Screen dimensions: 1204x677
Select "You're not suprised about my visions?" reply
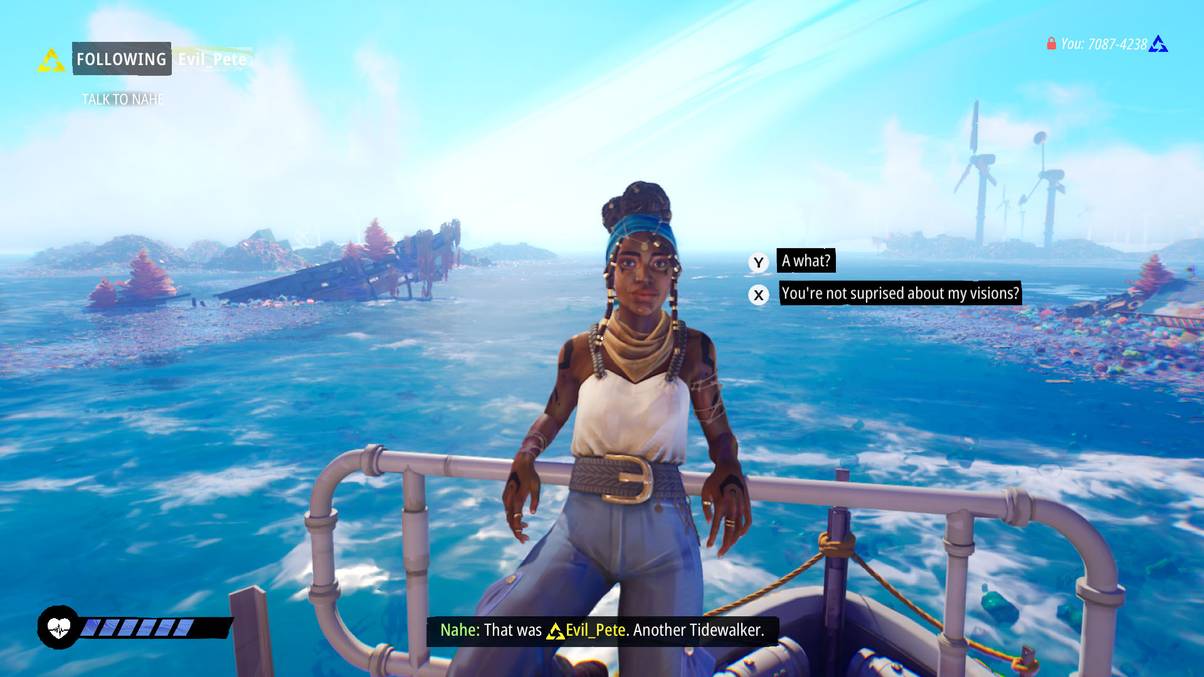point(900,294)
